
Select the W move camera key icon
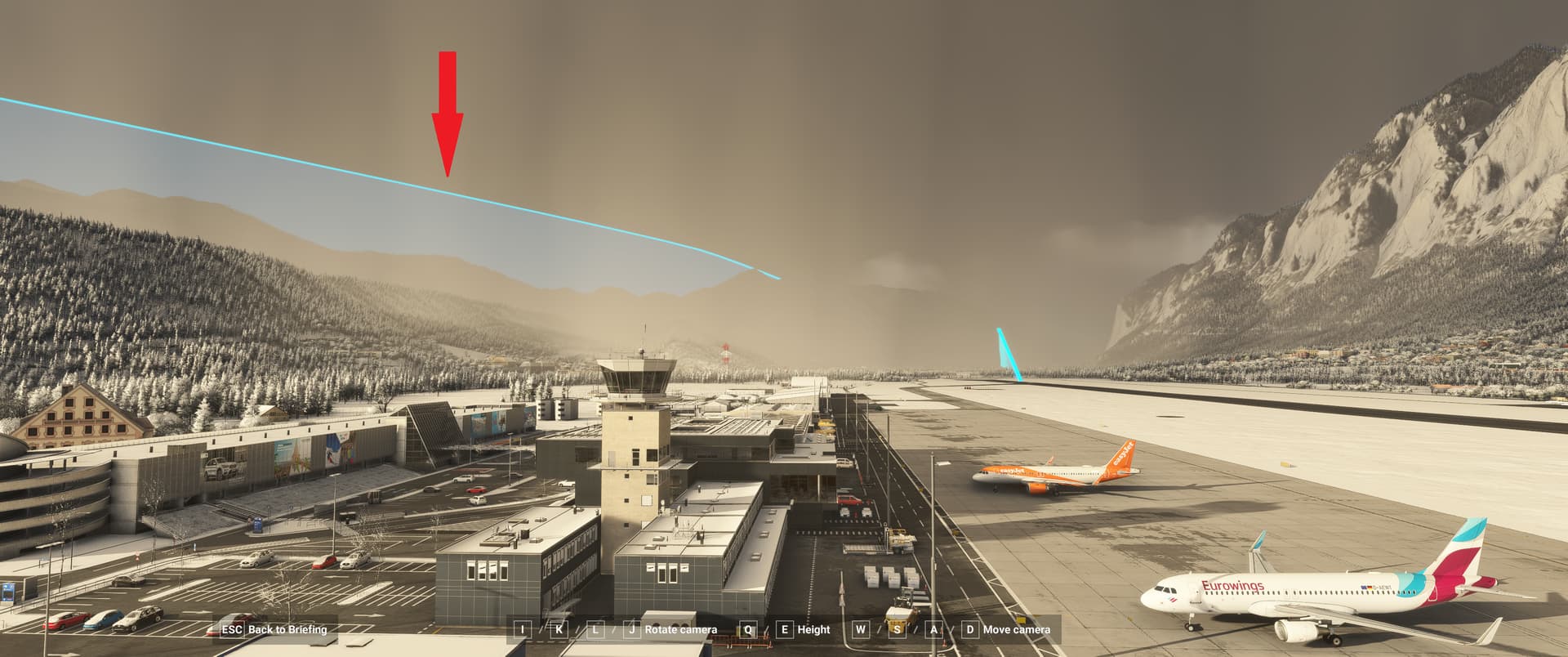(x=860, y=630)
